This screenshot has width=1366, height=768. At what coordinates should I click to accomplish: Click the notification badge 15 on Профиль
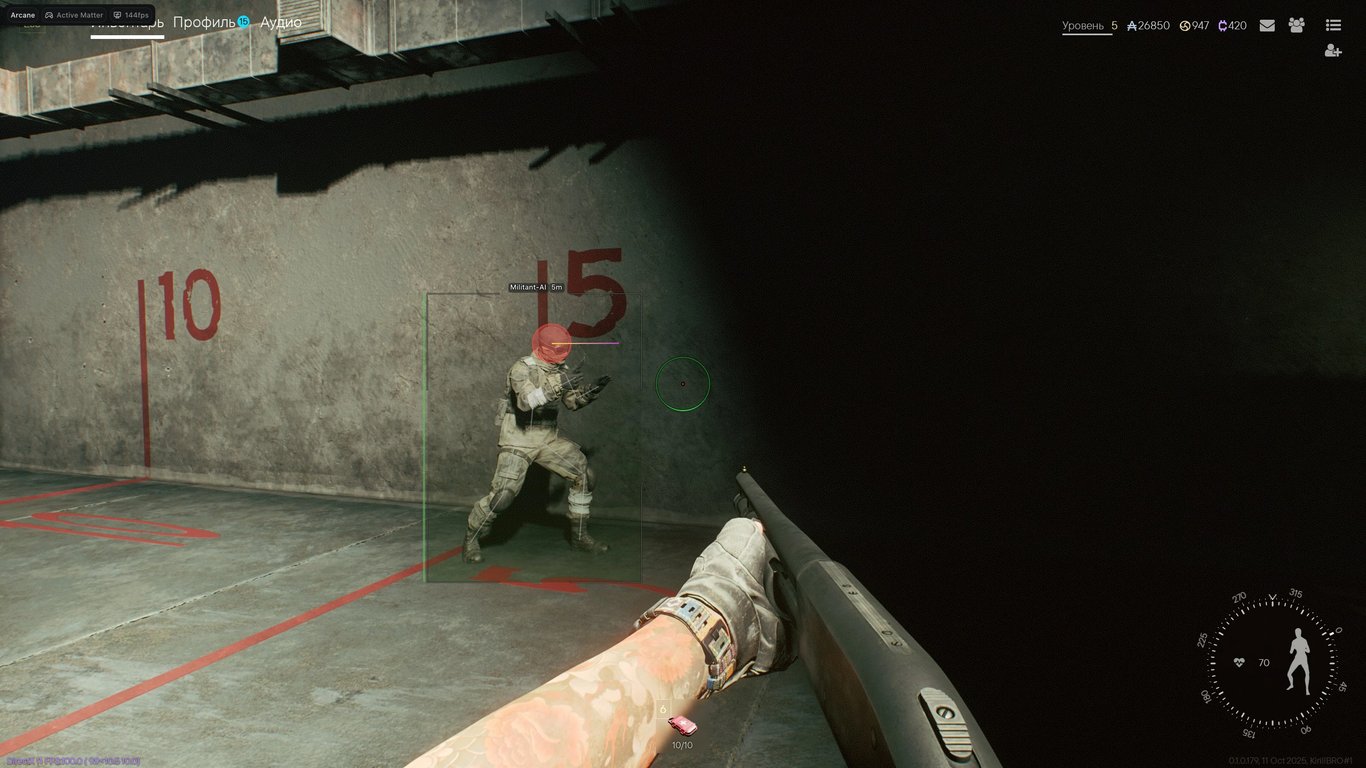243,21
